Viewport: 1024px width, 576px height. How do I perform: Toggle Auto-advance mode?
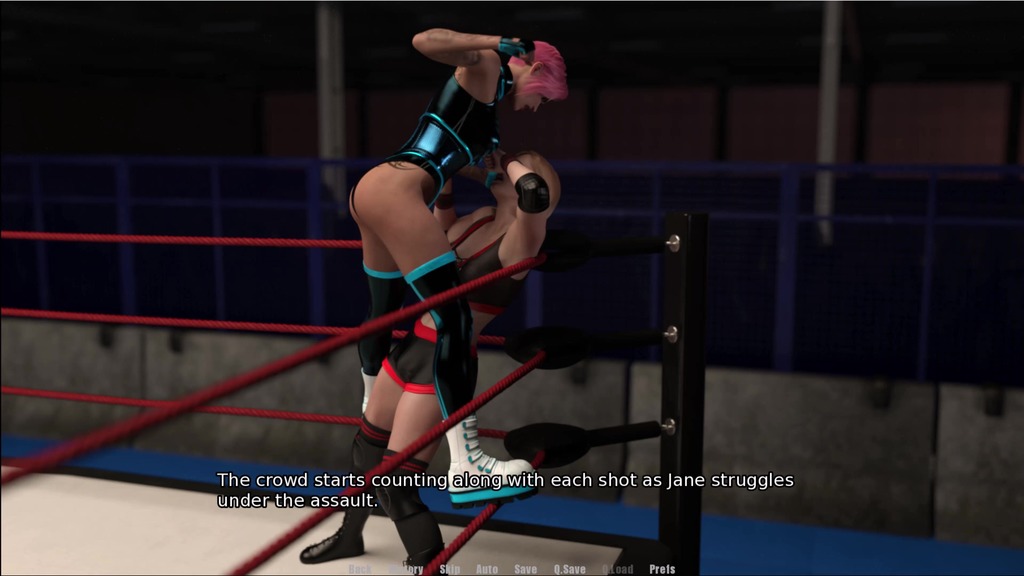point(487,569)
